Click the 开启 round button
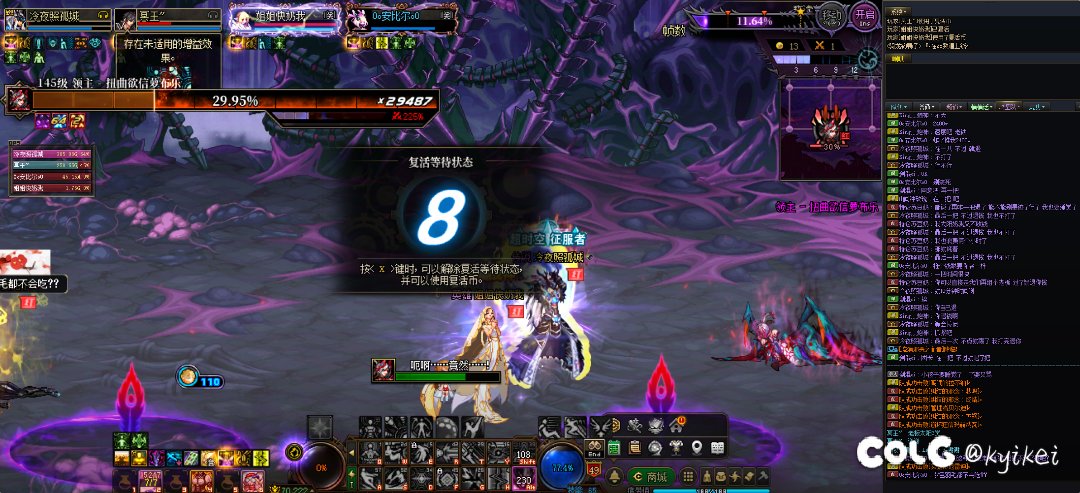The width and height of the screenshot is (1080, 493). (865, 17)
